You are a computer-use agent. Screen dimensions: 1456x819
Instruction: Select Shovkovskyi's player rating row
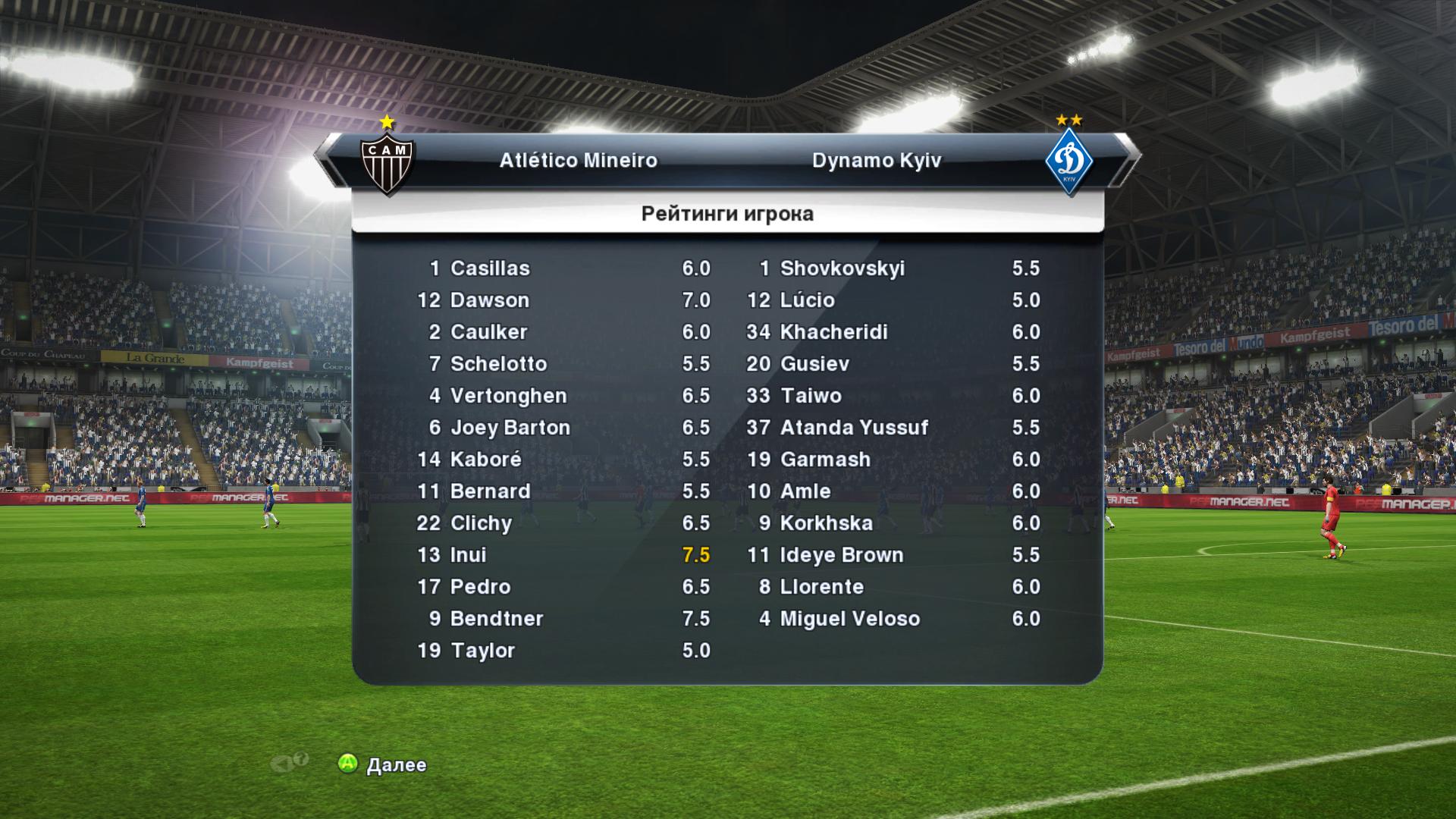click(x=893, y=268)
